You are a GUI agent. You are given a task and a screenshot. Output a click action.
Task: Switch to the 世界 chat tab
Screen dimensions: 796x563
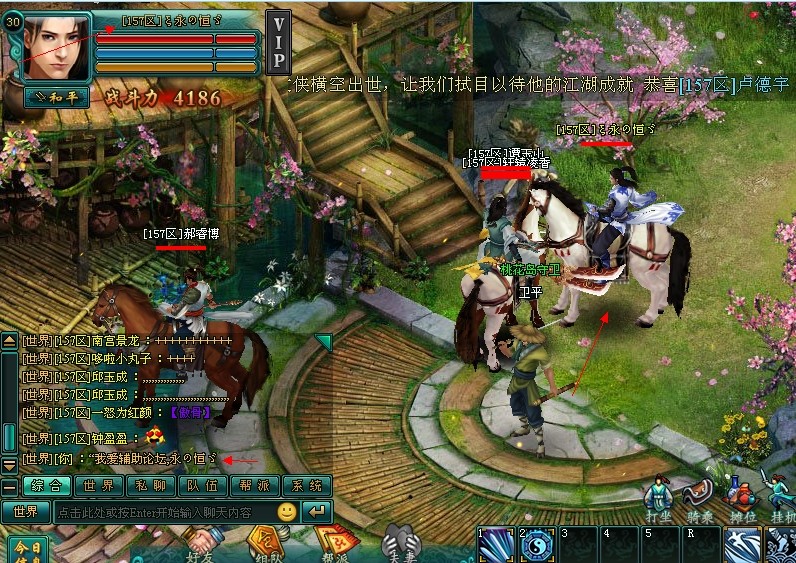pyautogui.click(x=99, y=486)
